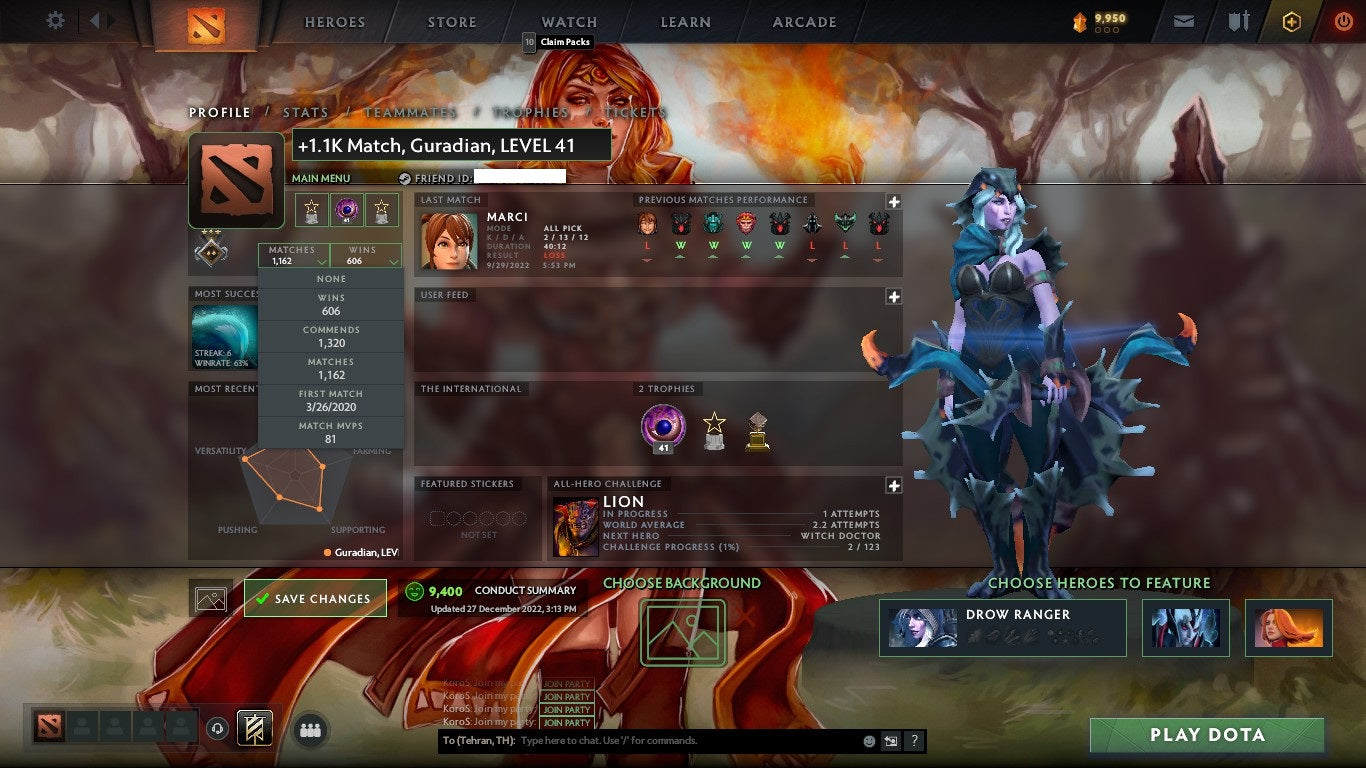Expand the Wins stat dropdown
The height and width of the screenshot is (768, 1366).
(x=364, y=255)
